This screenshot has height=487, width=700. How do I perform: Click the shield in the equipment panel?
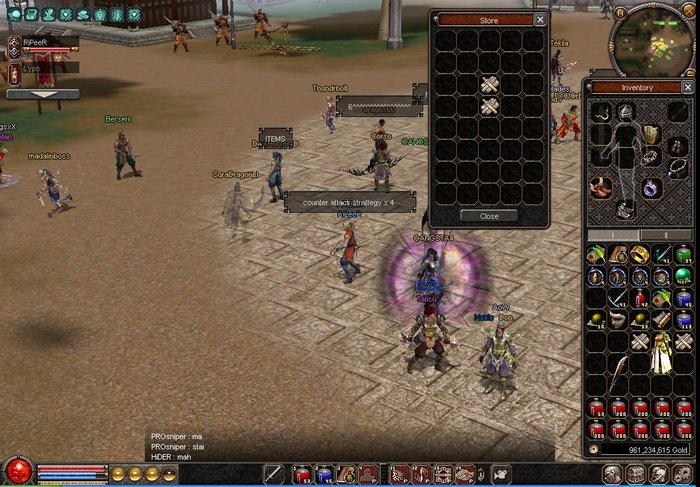pos(652,135)
